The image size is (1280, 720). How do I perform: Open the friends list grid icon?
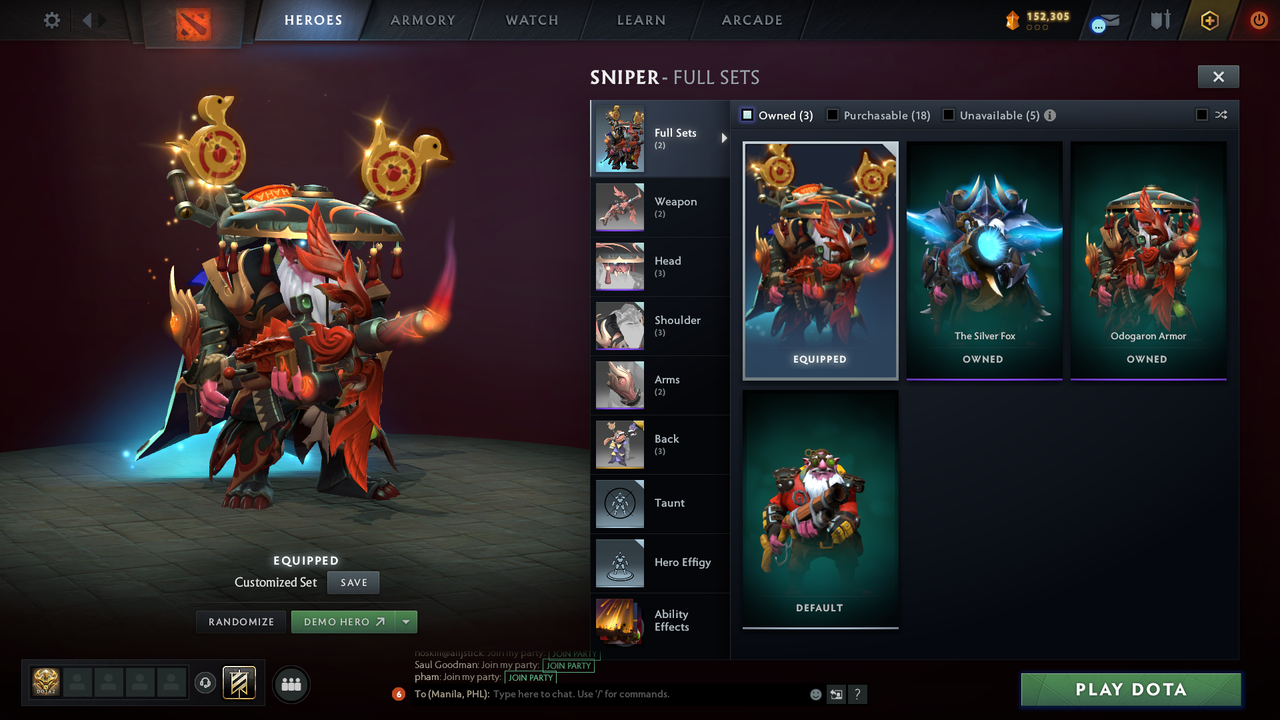click(x=290, y=684)
